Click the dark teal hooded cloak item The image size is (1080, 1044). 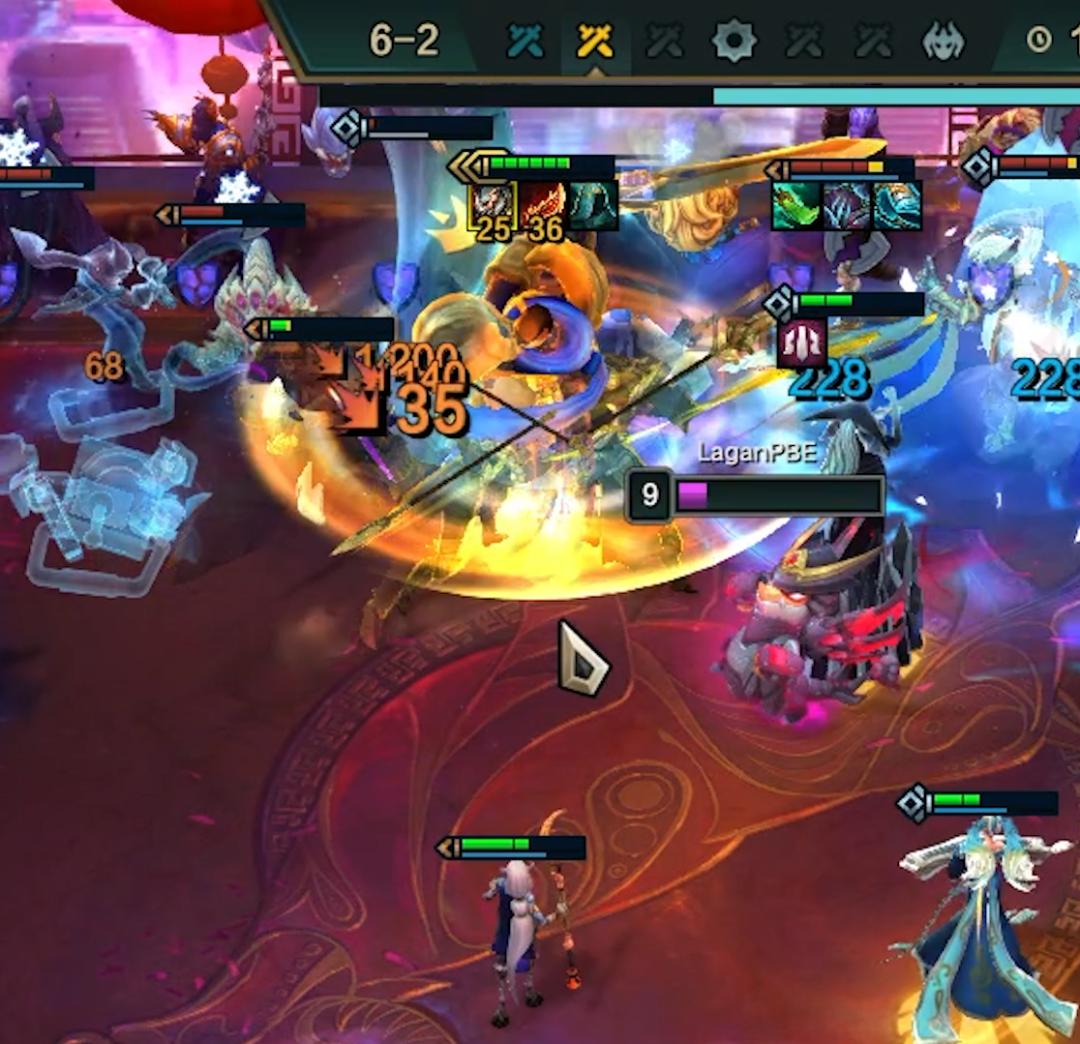(593, 205)
